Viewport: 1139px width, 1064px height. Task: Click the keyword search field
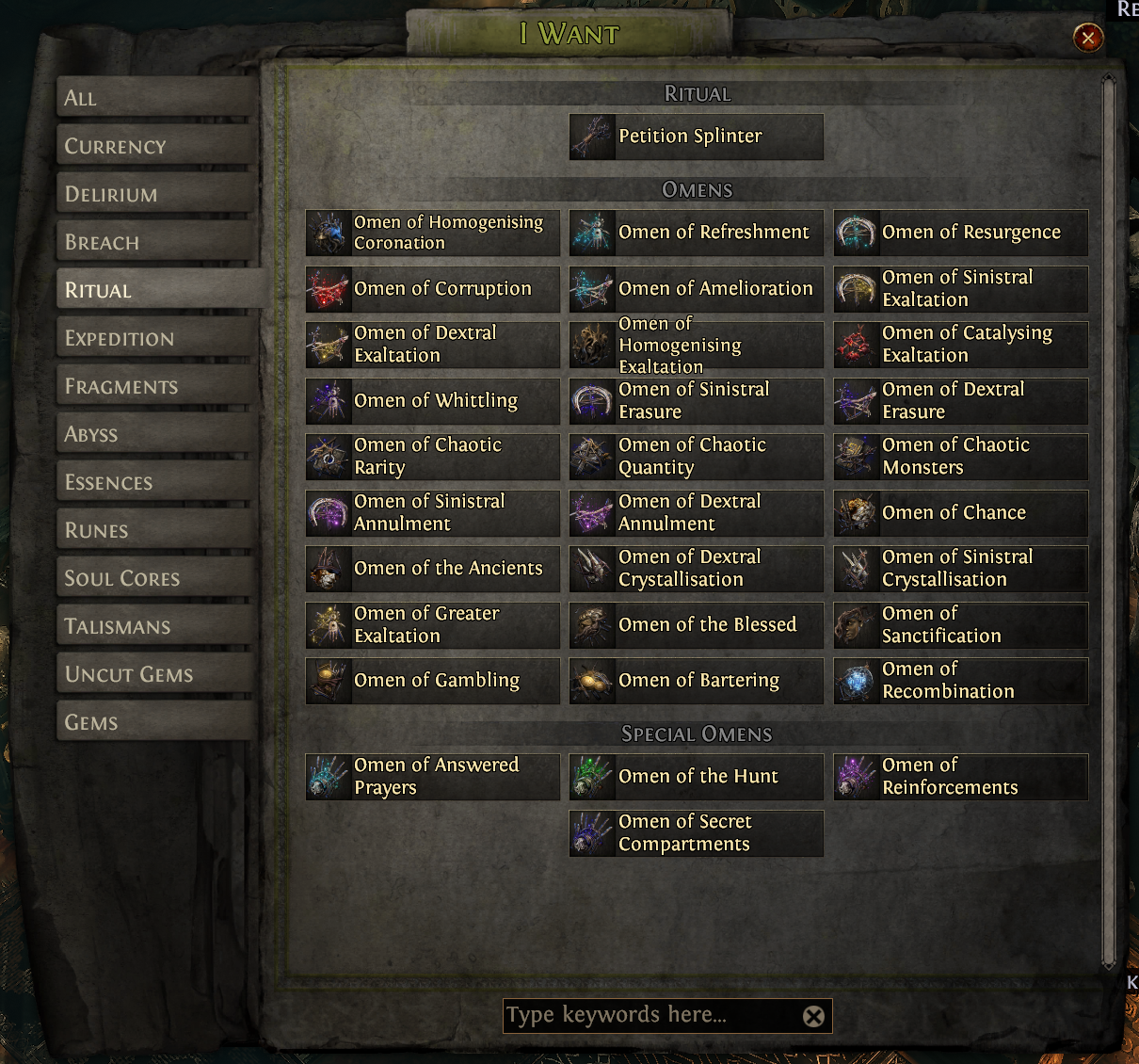point(650,1016)
